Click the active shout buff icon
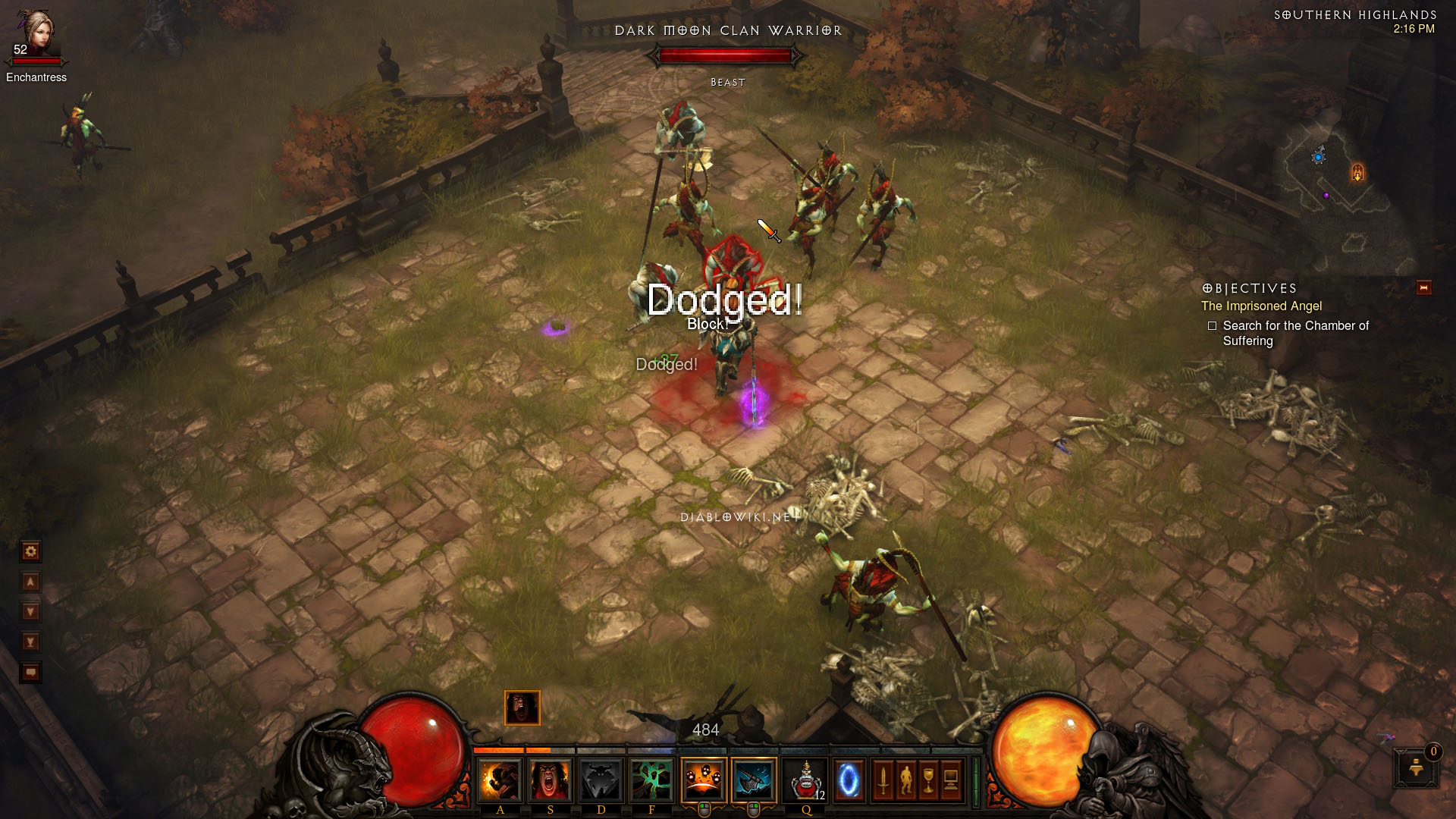 click(522, 708)
